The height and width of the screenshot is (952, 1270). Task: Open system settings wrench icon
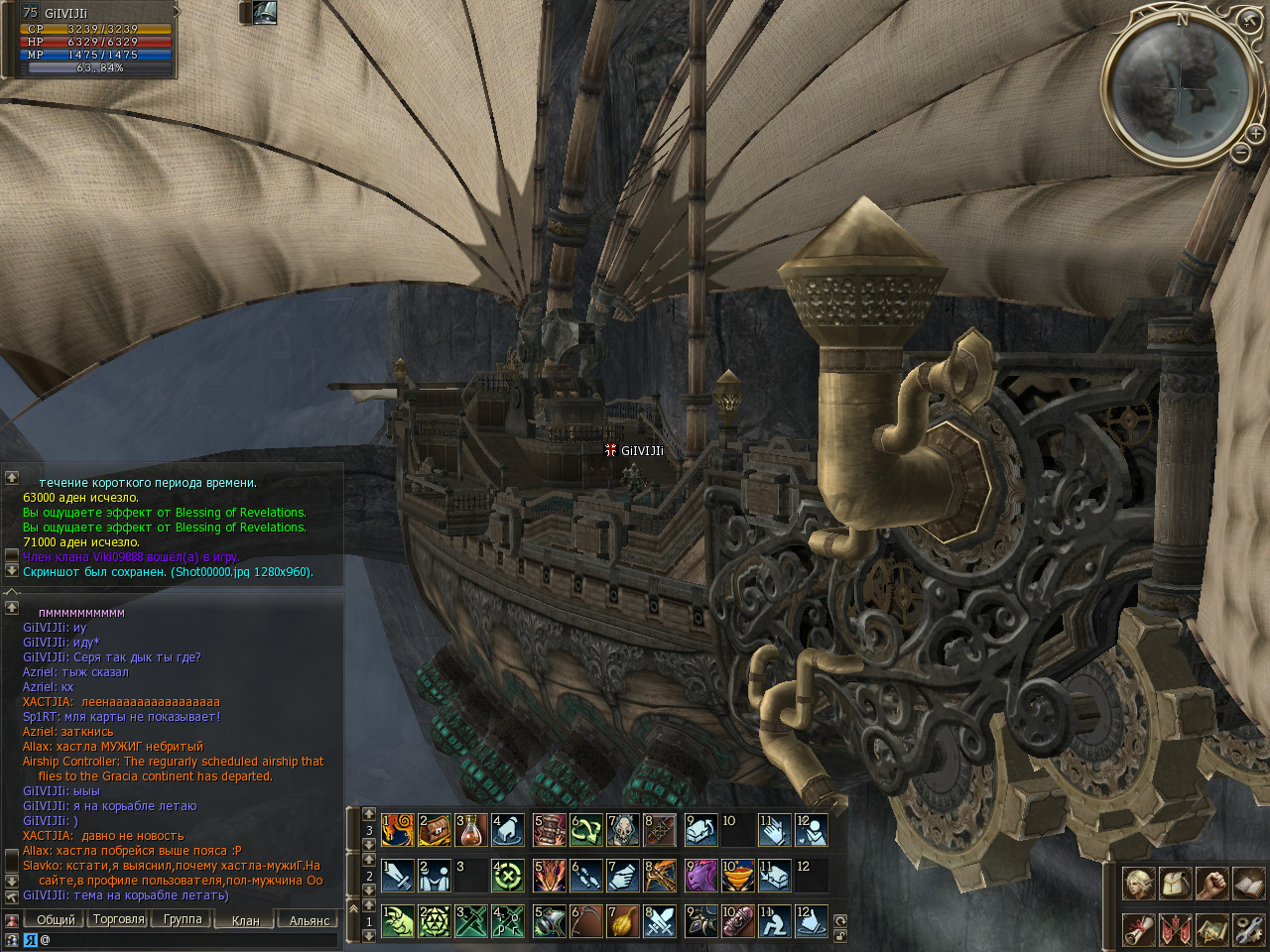1248,929
